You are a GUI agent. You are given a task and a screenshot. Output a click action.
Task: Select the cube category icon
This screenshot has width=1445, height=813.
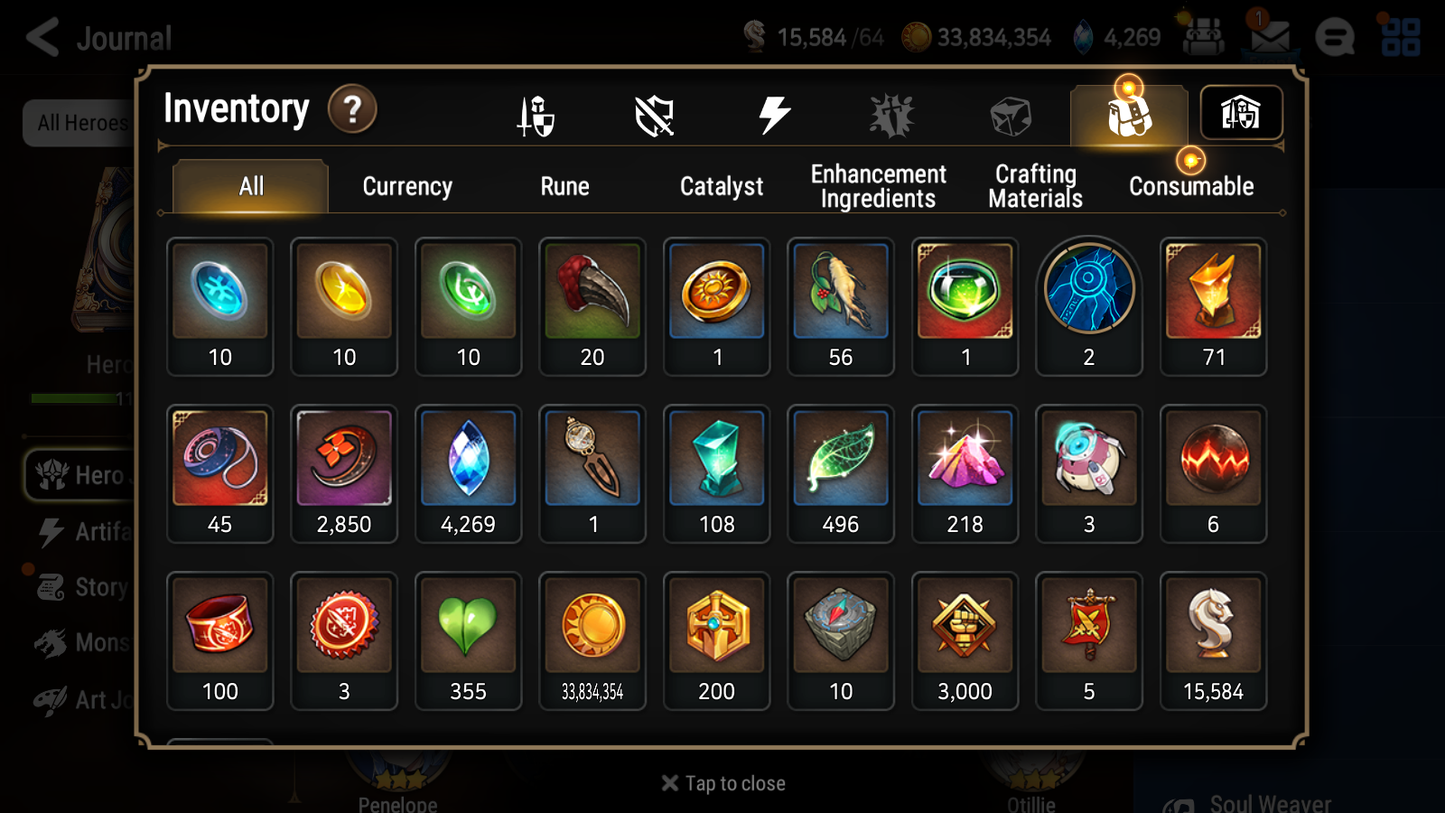(x=1010, y=114)
